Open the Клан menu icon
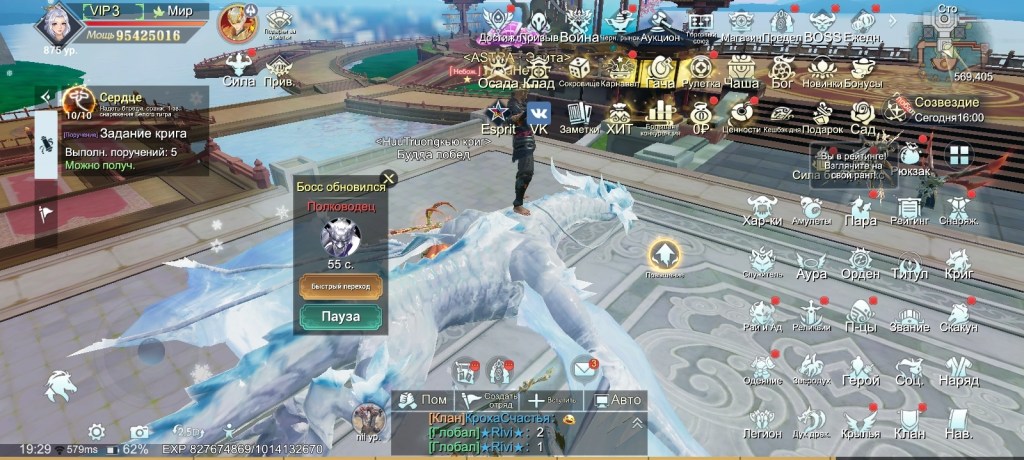The height and width of the screenshot is (460, 1024). [x=910, y=423]
